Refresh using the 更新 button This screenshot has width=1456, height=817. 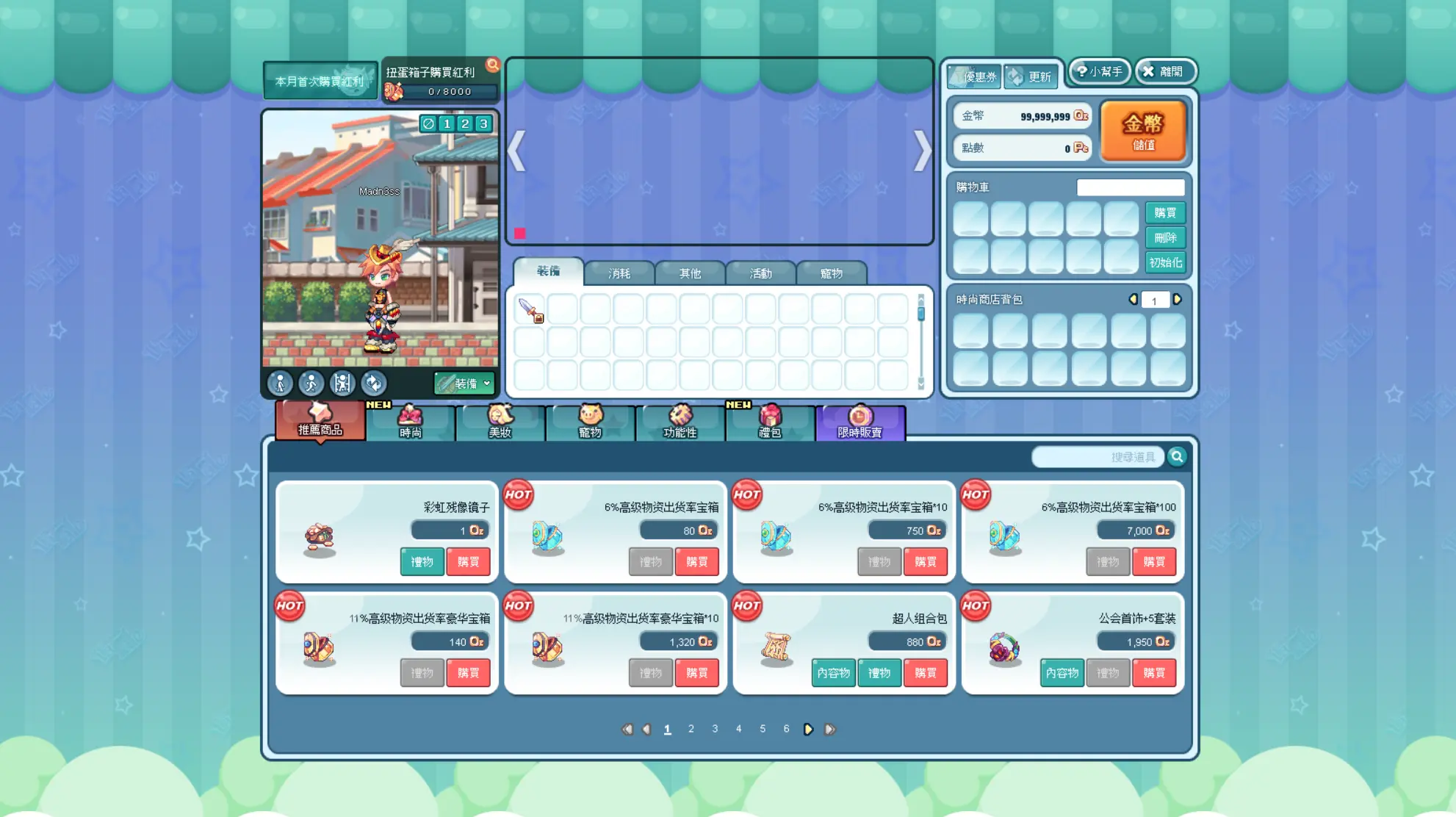pyautogui.click(x=1031, y=76)
